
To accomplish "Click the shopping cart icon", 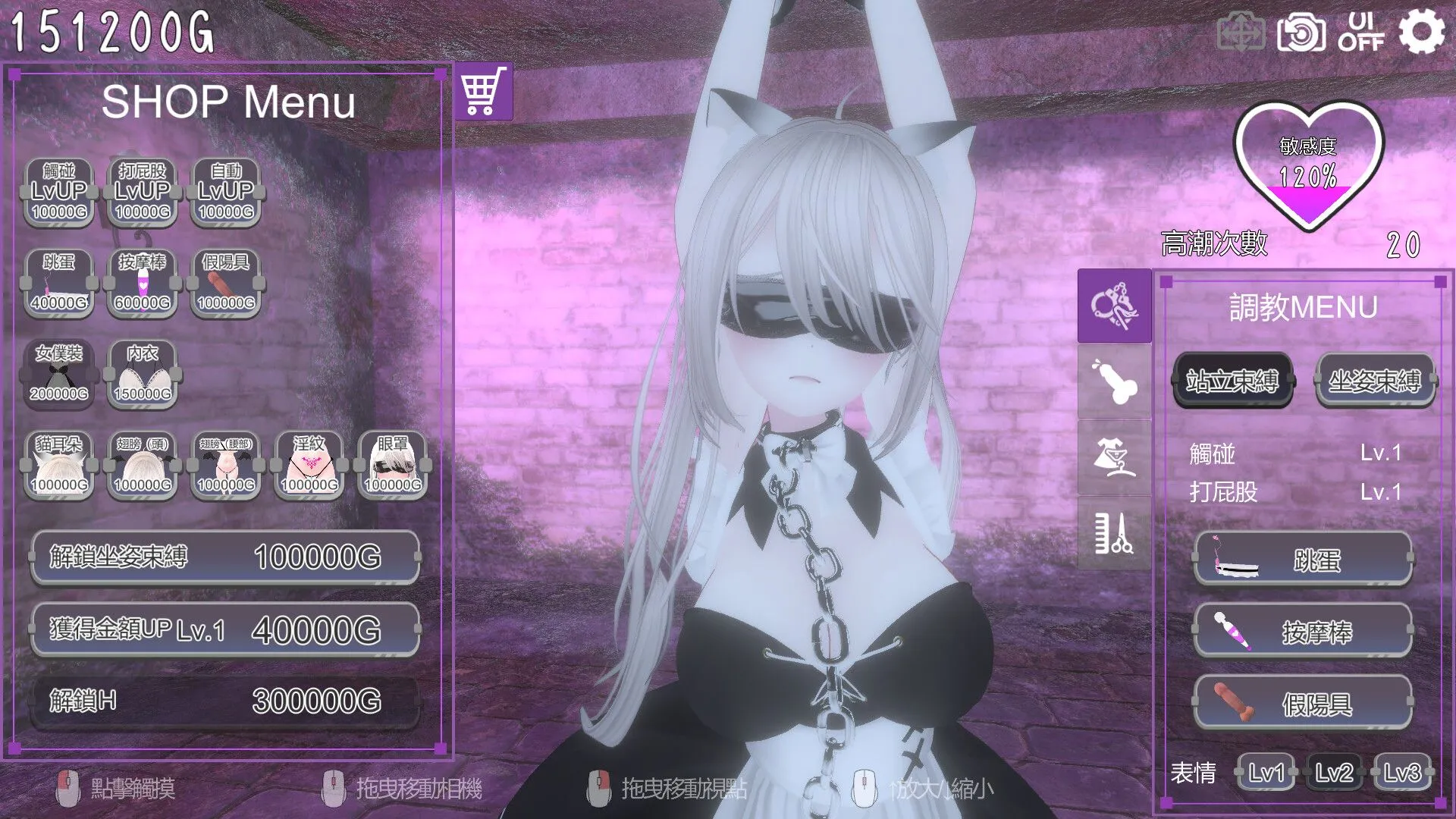I will pyautogui.click(x=484, y=92).
